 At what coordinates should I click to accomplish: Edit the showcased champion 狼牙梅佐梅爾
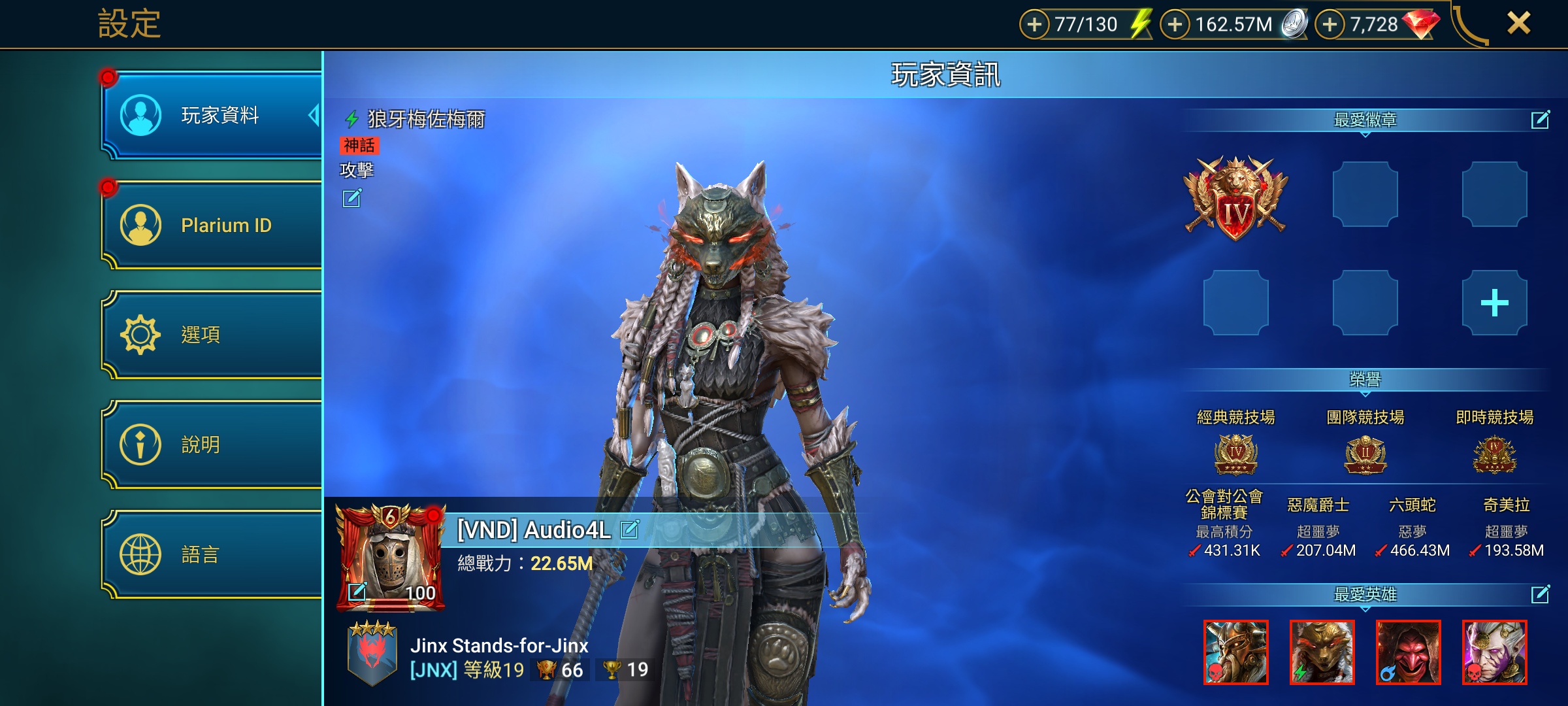click(x=351, y=198)
